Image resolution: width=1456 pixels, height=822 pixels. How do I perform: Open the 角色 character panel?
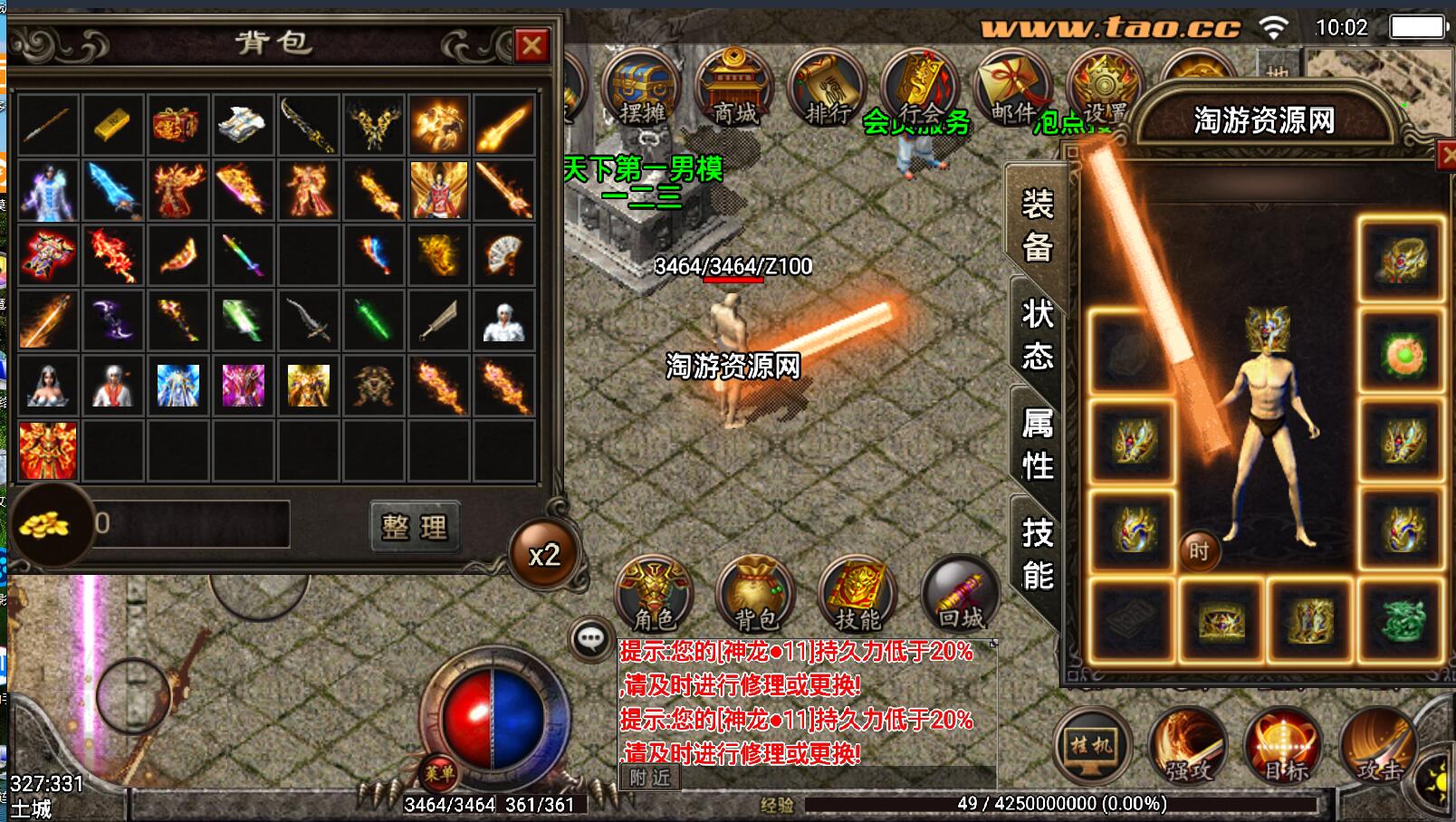(x=654, y=594)
